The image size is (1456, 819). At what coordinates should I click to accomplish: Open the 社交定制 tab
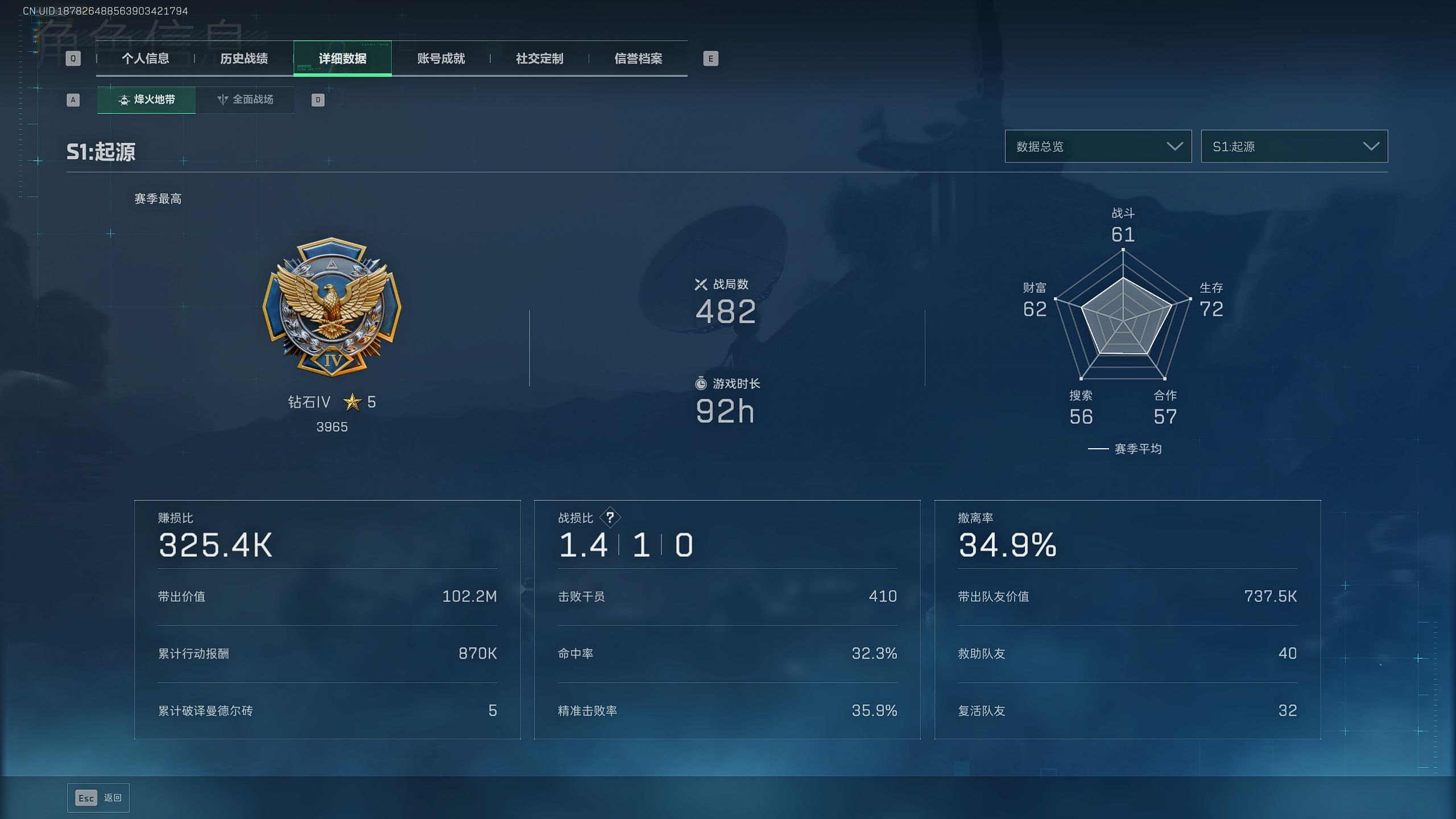point(539,59)
